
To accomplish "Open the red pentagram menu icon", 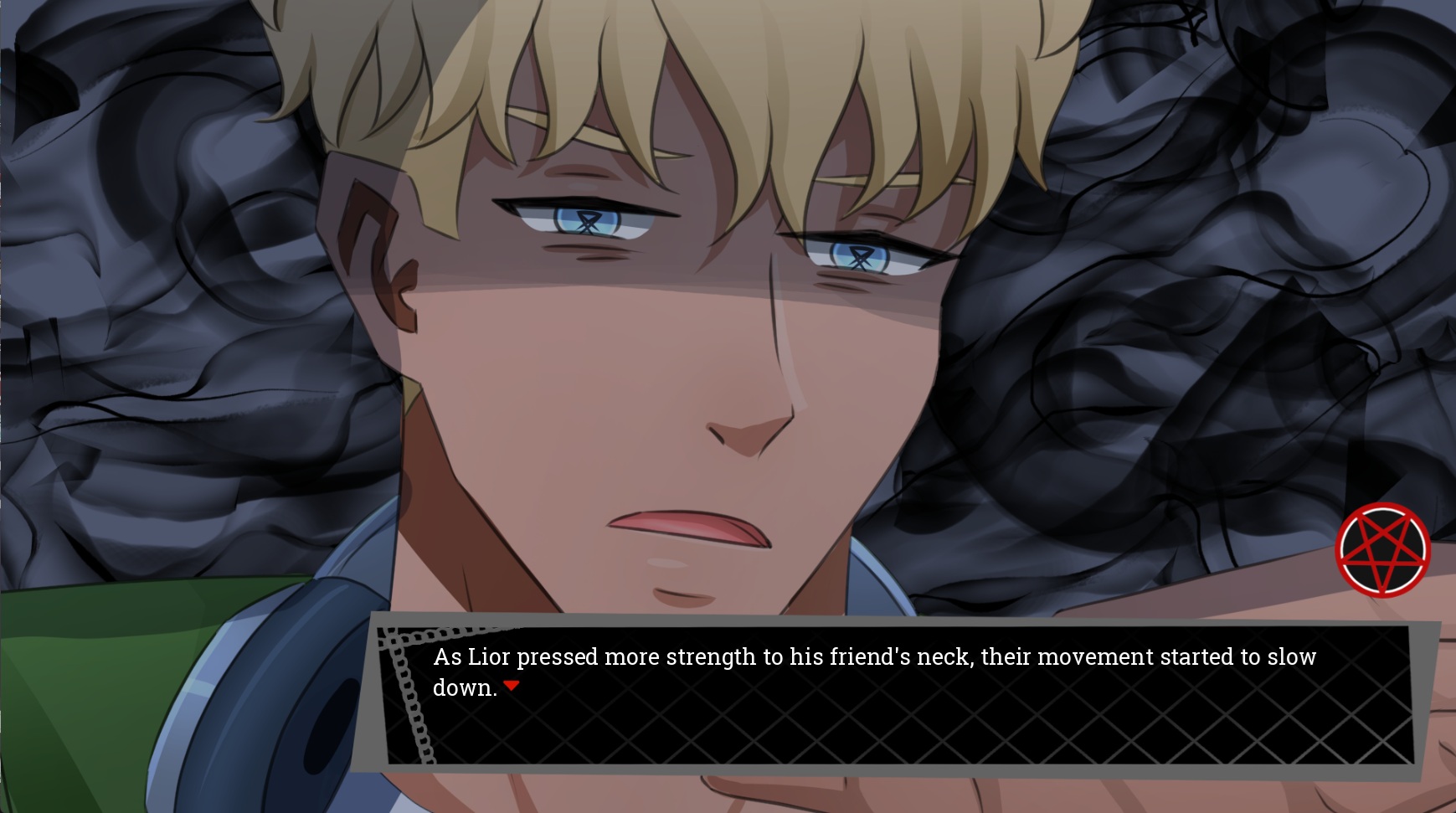I will pos(1382,550).
